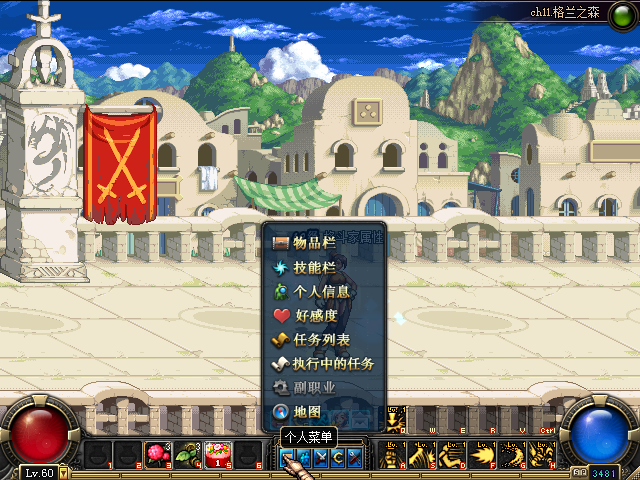Use the green herb item slot

[x=187, y=455]
